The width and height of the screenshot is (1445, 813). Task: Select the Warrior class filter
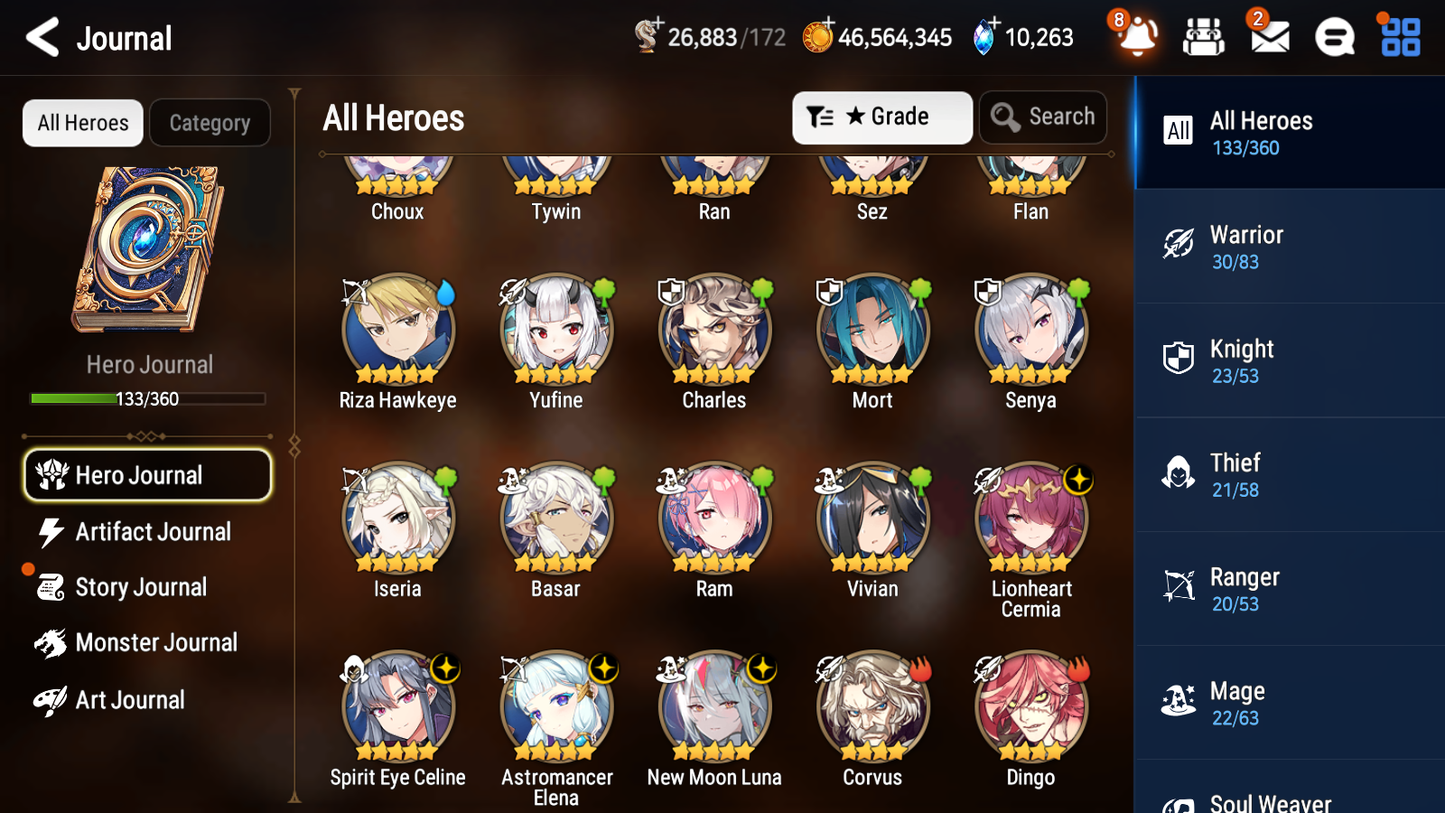[1289, 246]
